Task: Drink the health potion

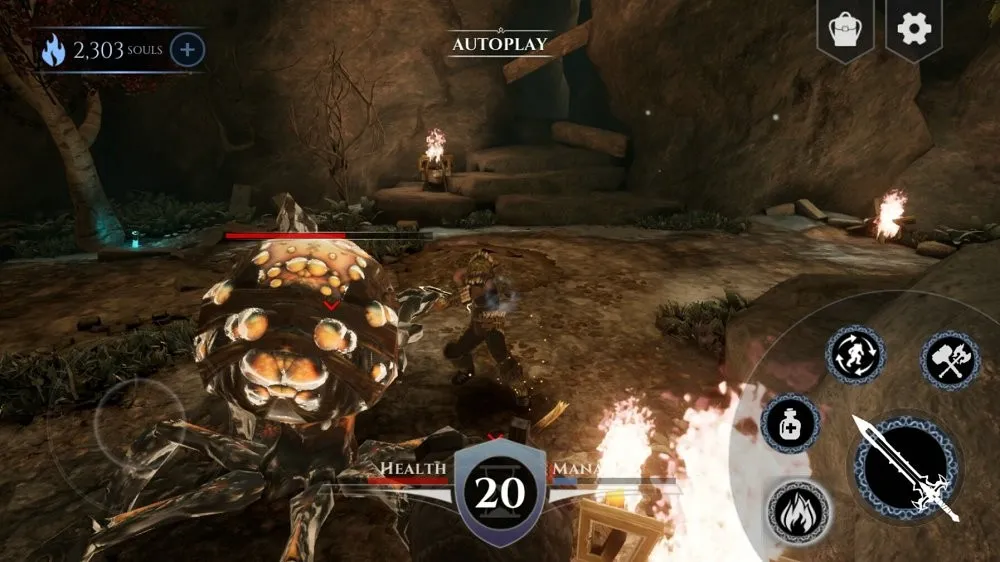Action: [x=790, y=423]
